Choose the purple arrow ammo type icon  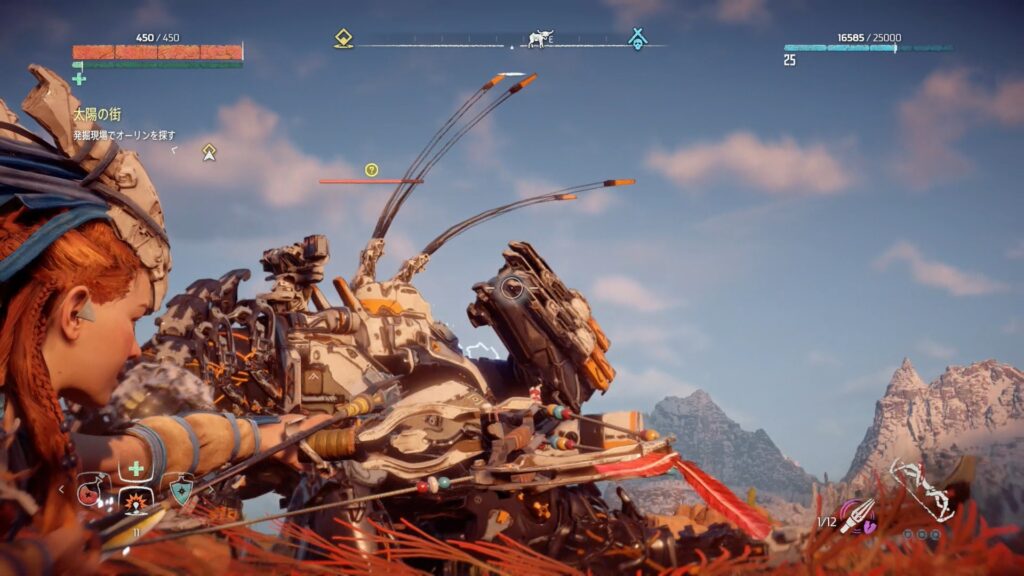tap(858, 516)
